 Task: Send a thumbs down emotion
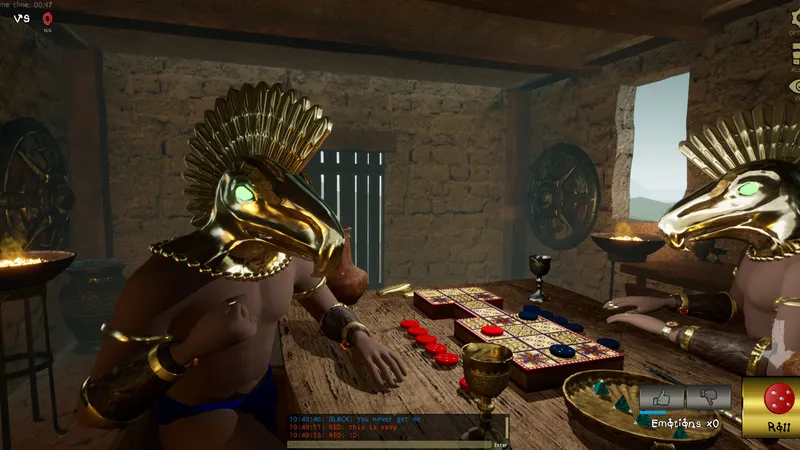pyautogui.click(x=707, y=397)
